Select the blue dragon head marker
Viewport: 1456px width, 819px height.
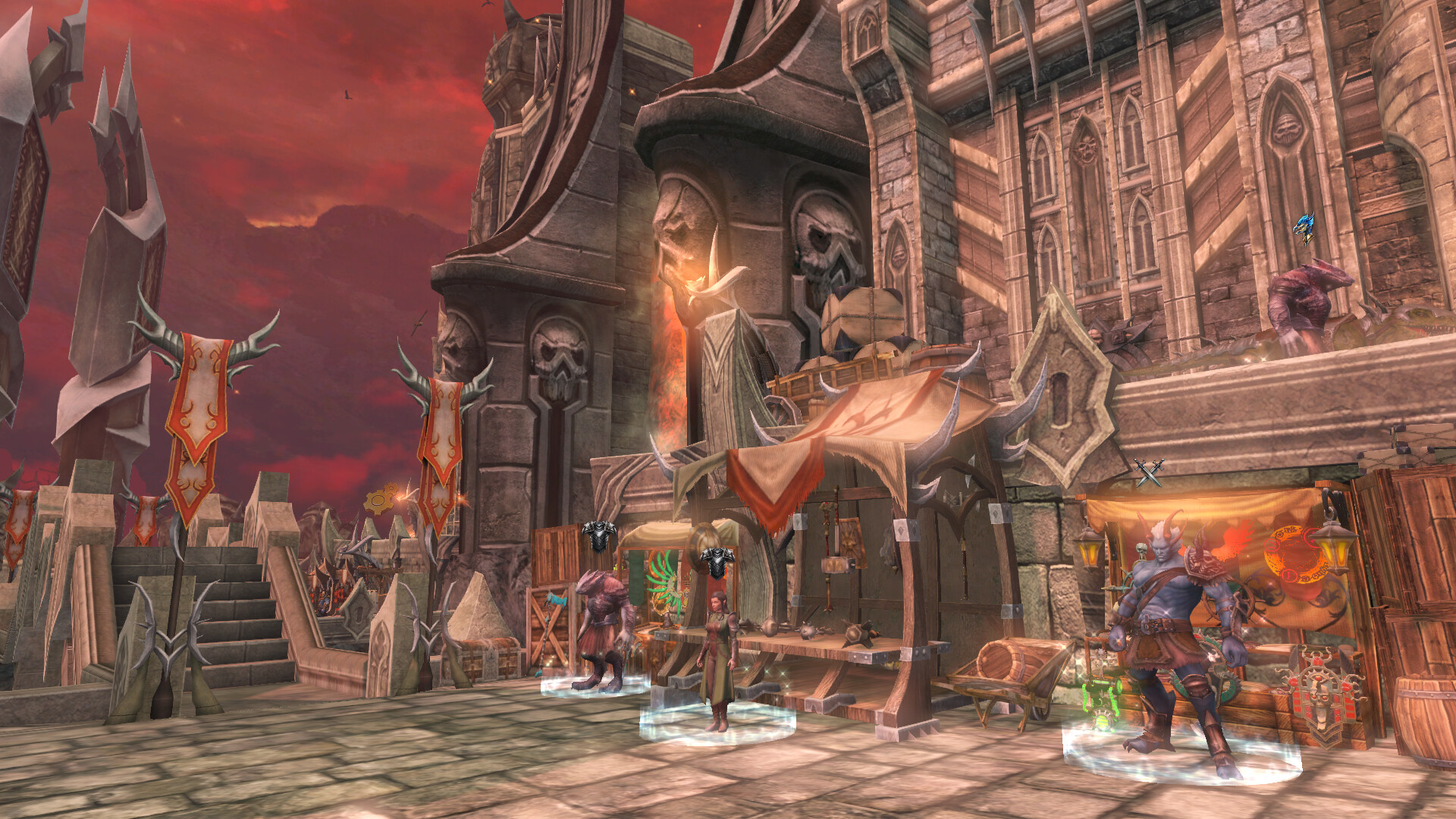pyautogui.click(x=1304, y=227)
